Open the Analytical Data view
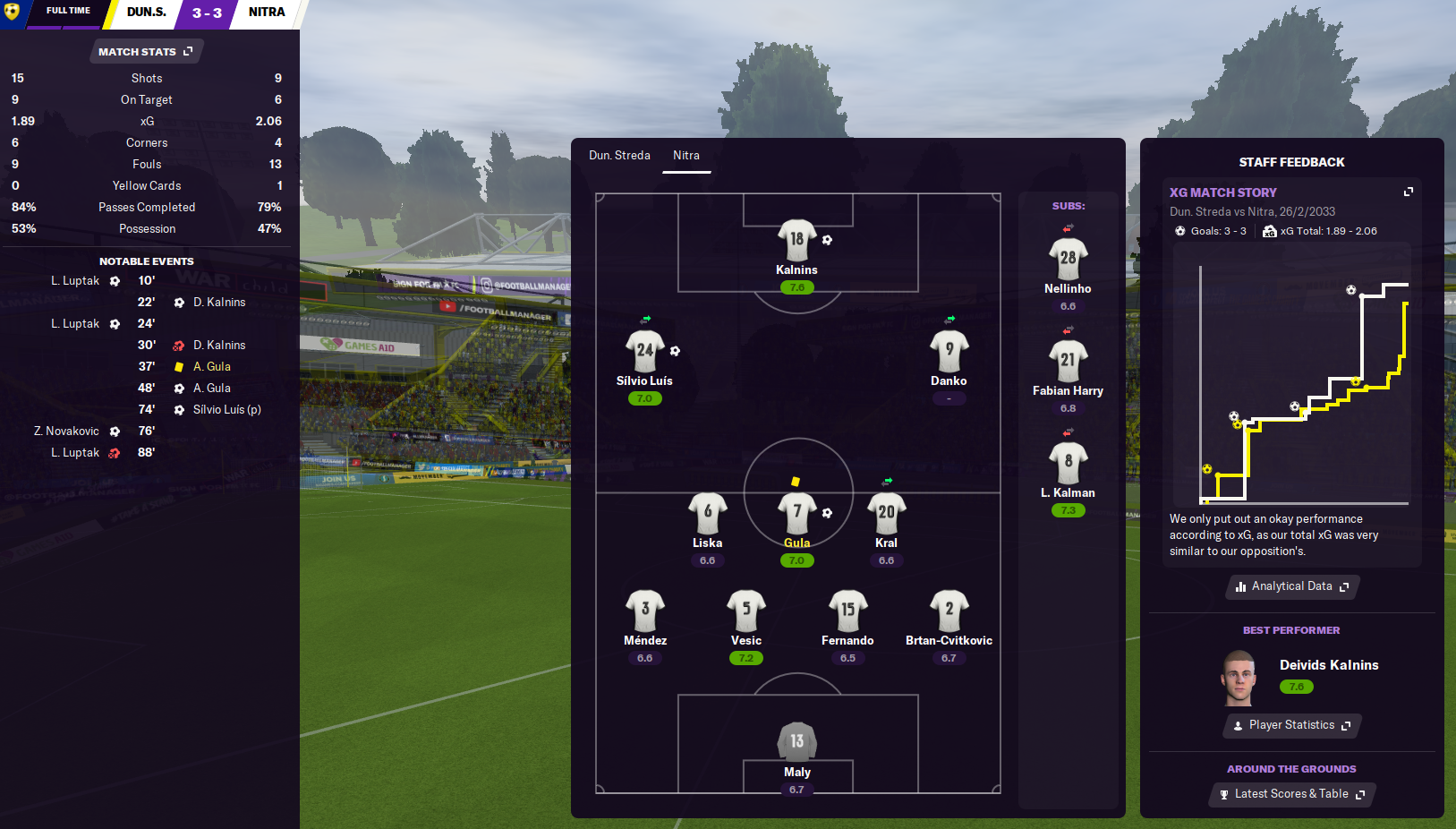Image resolution: width=1456 pixels, height=829 pixels. [x=1291, y=586]
